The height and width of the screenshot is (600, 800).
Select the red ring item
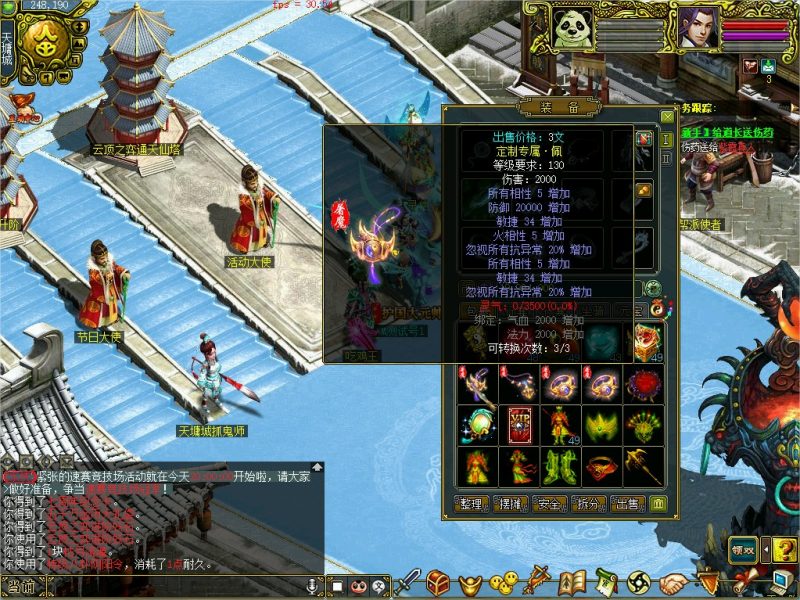[600, 466]
